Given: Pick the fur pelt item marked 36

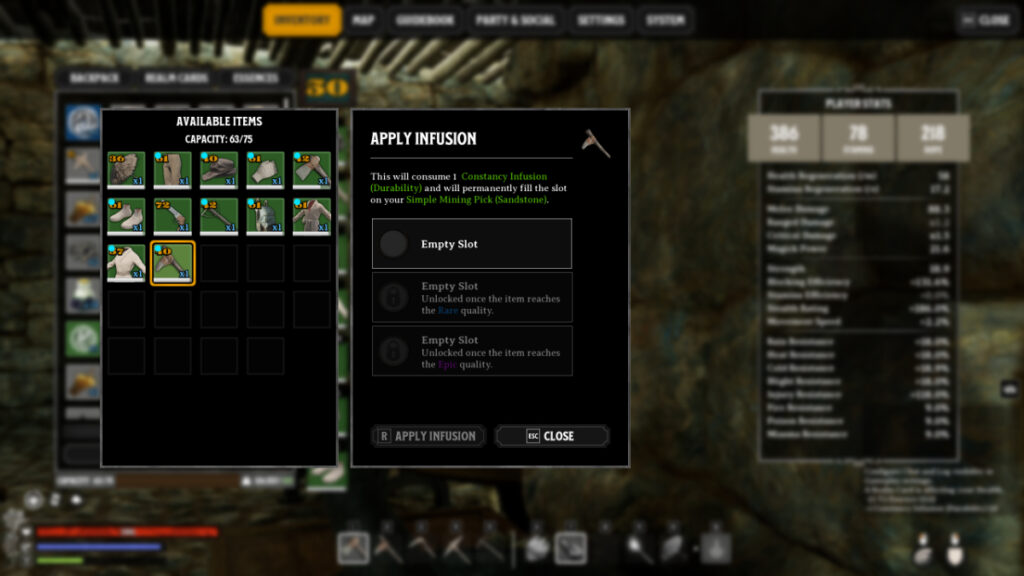Looking at the screenshot, I should point(126,170).
